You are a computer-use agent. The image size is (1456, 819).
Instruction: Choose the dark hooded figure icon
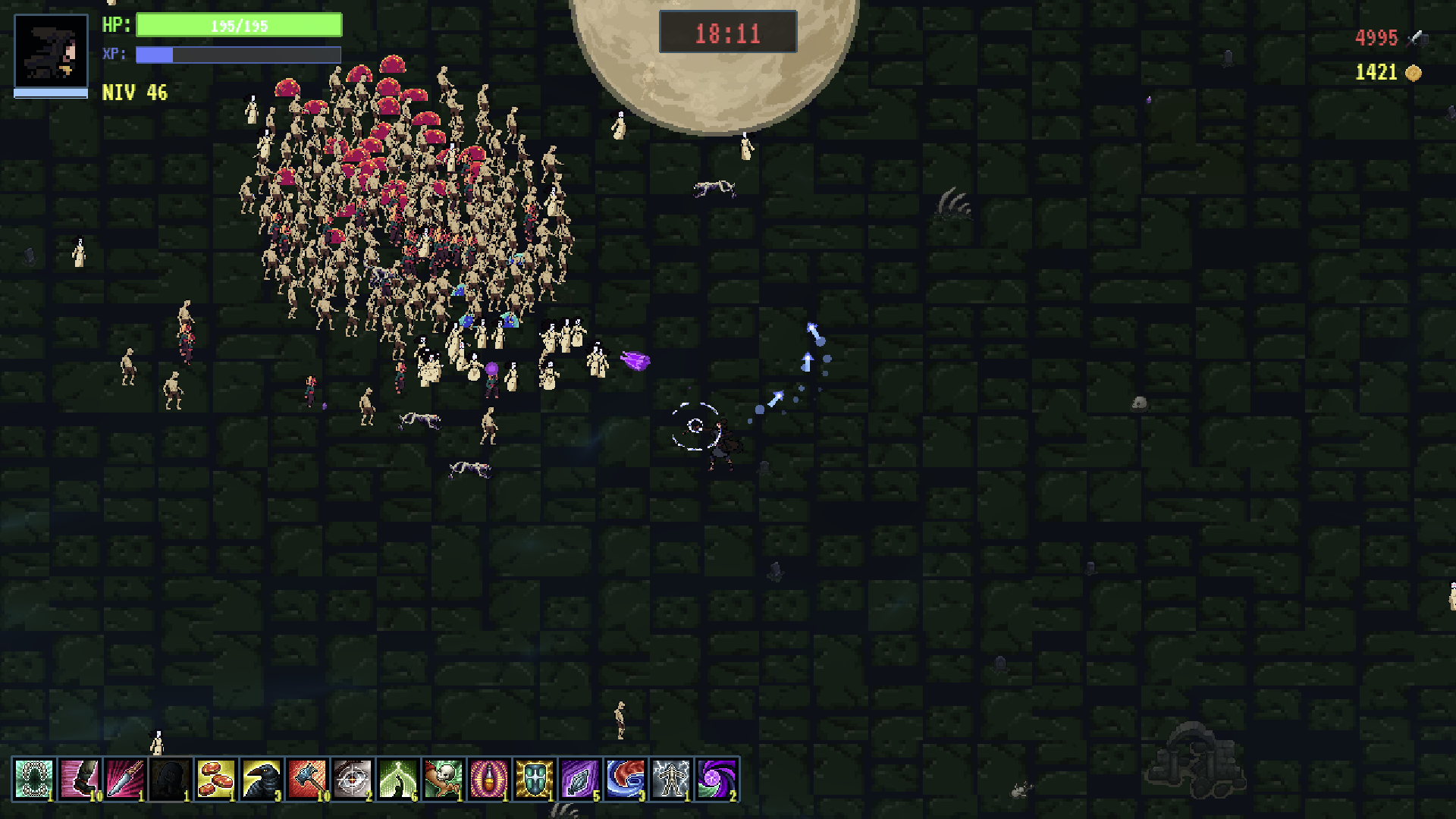(171, 779)
